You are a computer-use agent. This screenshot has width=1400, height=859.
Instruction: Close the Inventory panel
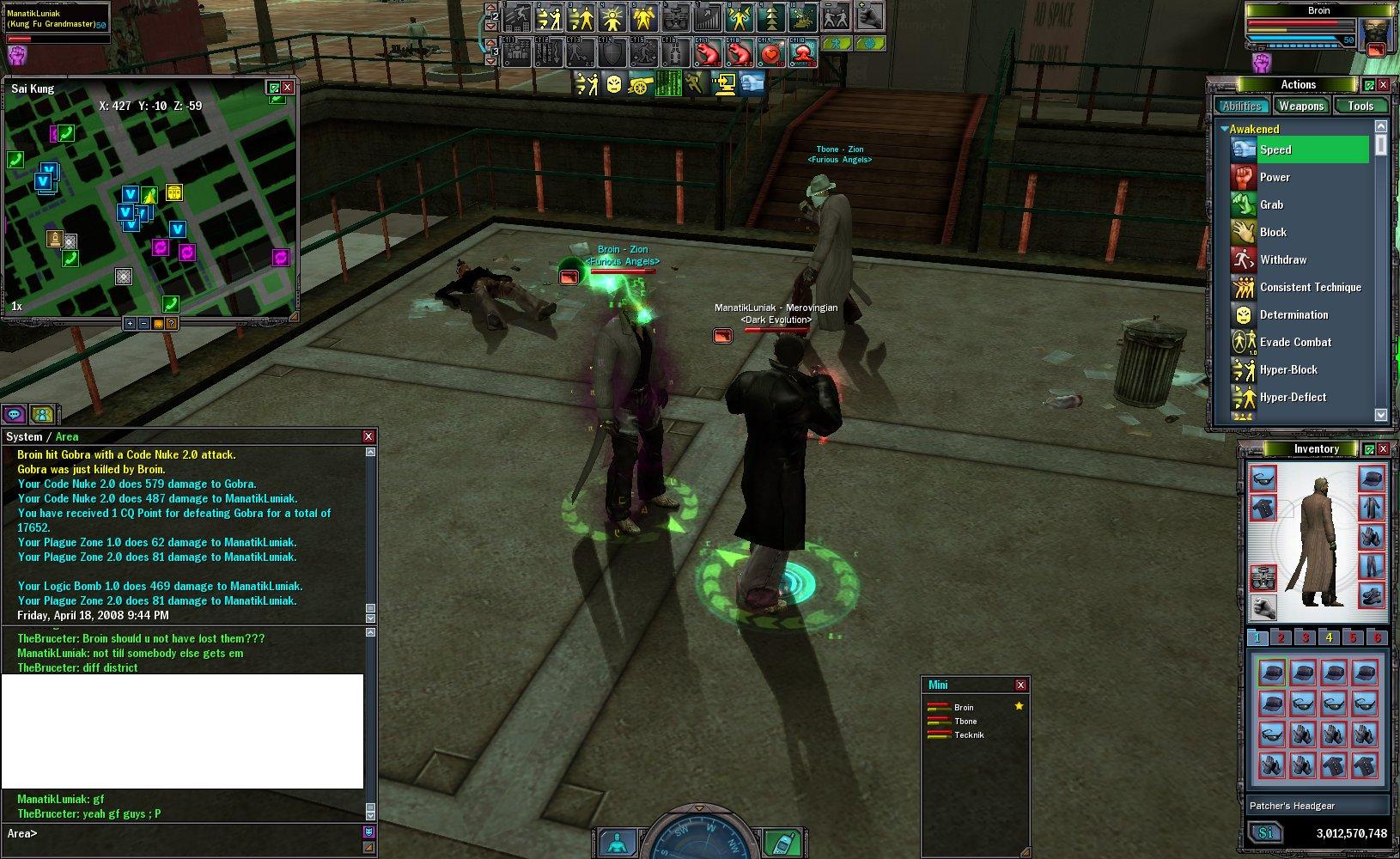pyautogui.click(x=1384, y=449)
